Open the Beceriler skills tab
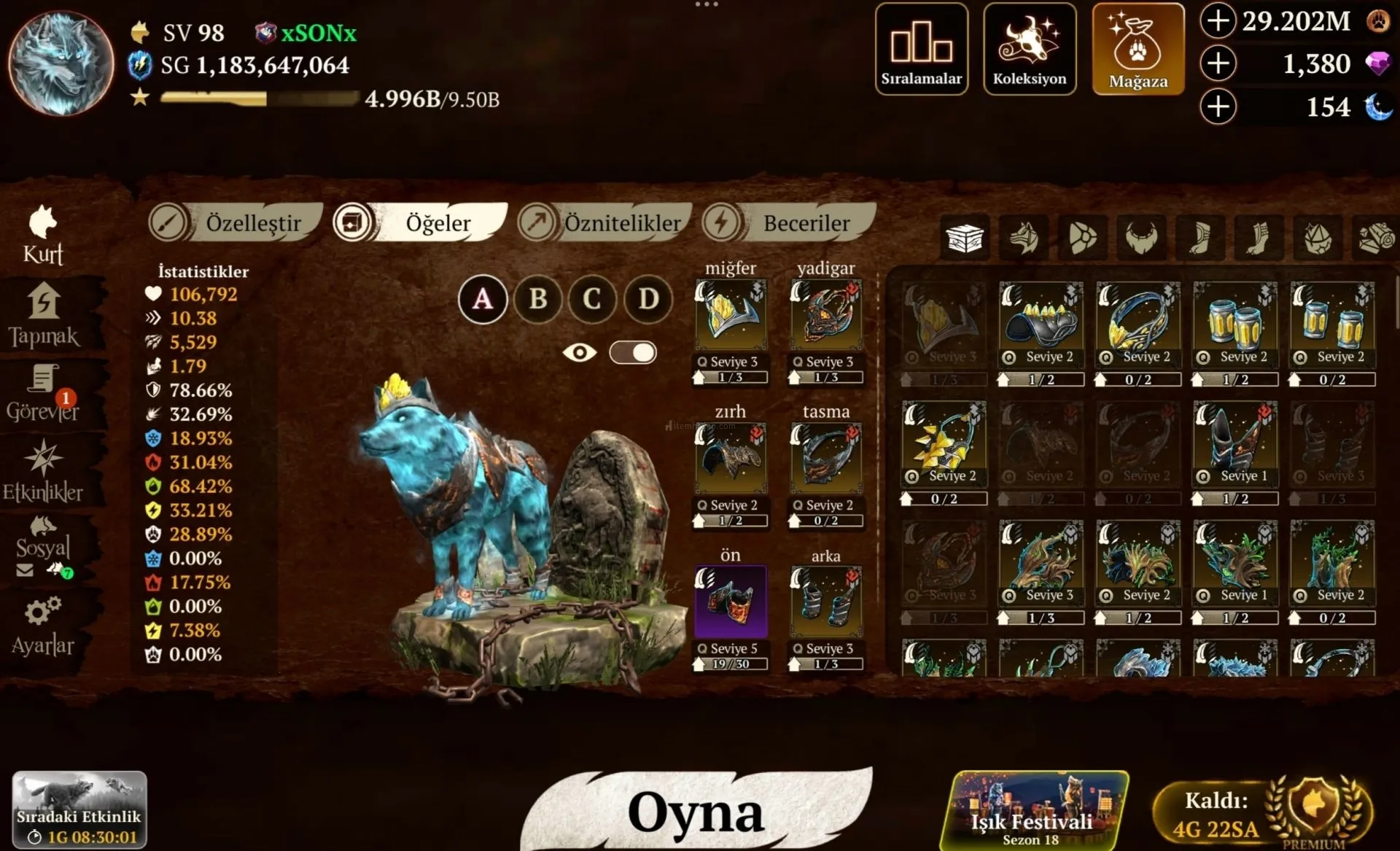Image resolution: width=1400 pixels, height=851 pixels. pyautogui.click(x=791, y=222)
